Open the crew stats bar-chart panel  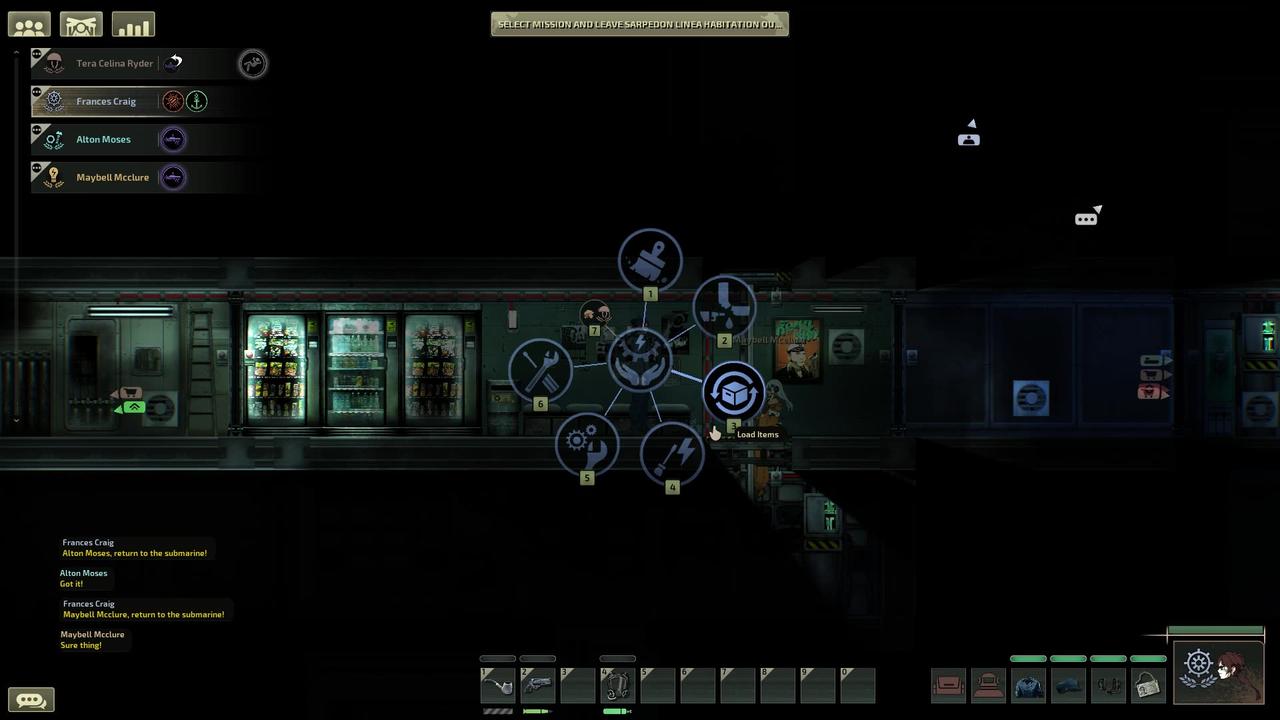click(x=133, y=23)
